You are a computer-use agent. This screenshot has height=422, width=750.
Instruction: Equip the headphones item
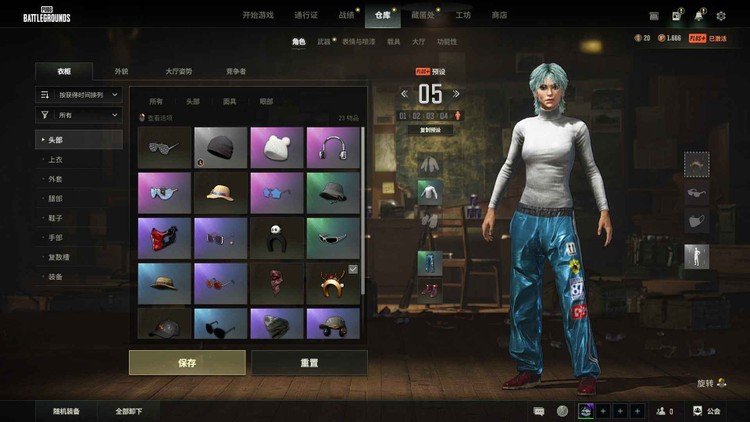pos(333,147)
